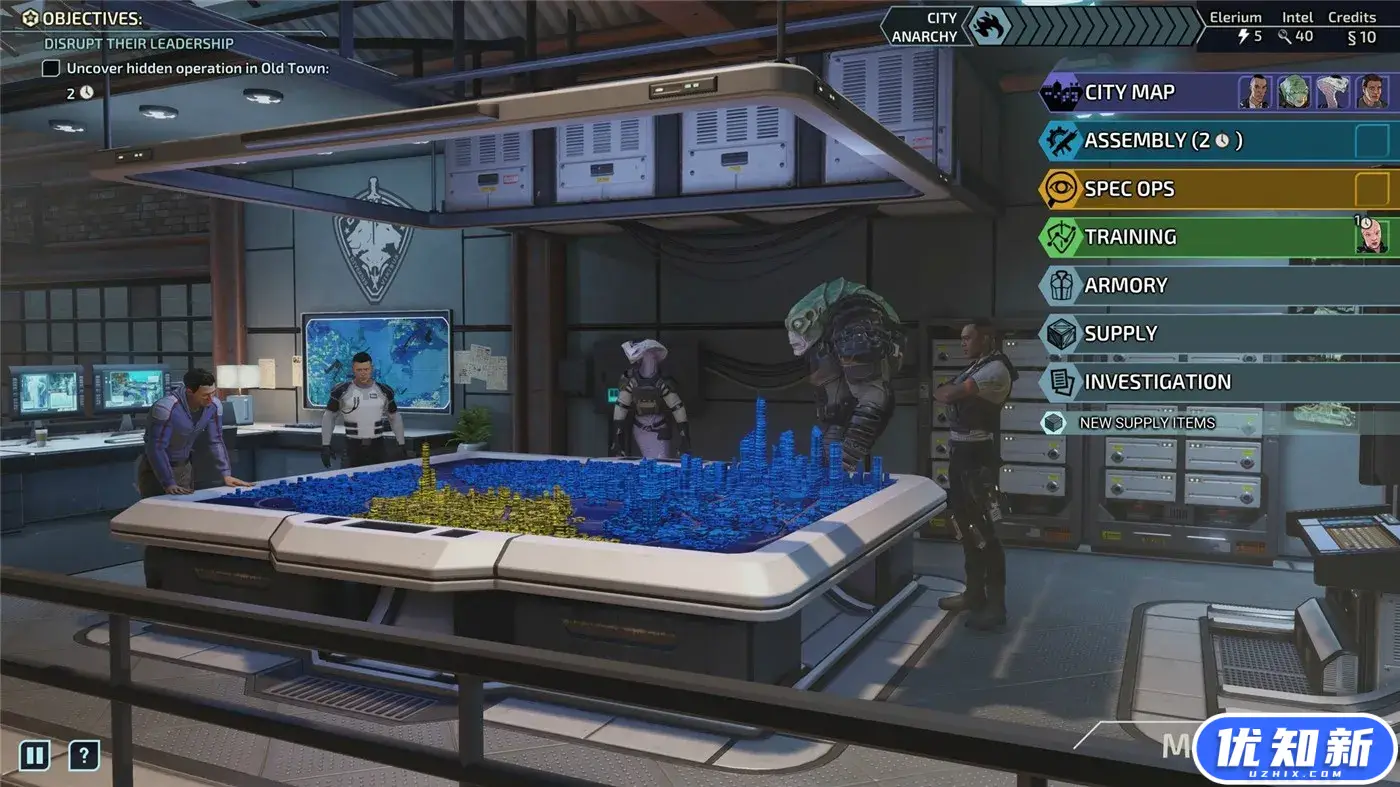1400x787 pixels.
Task: Select the Old Town hidden operation objective
Action: click(197, 69)
